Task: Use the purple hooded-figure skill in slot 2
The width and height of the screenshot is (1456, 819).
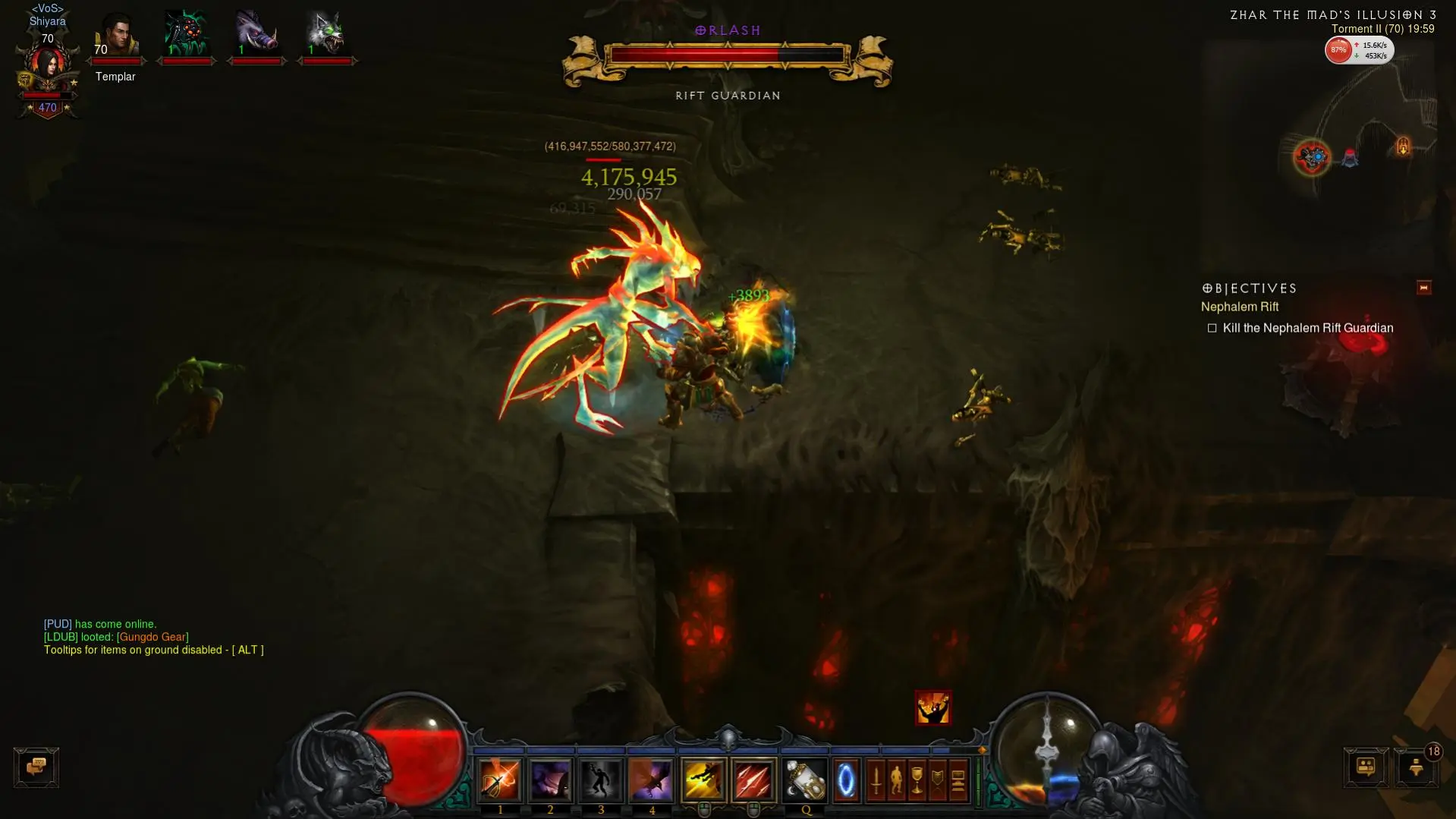Action: pyautogui.click(x=550, y=780)
